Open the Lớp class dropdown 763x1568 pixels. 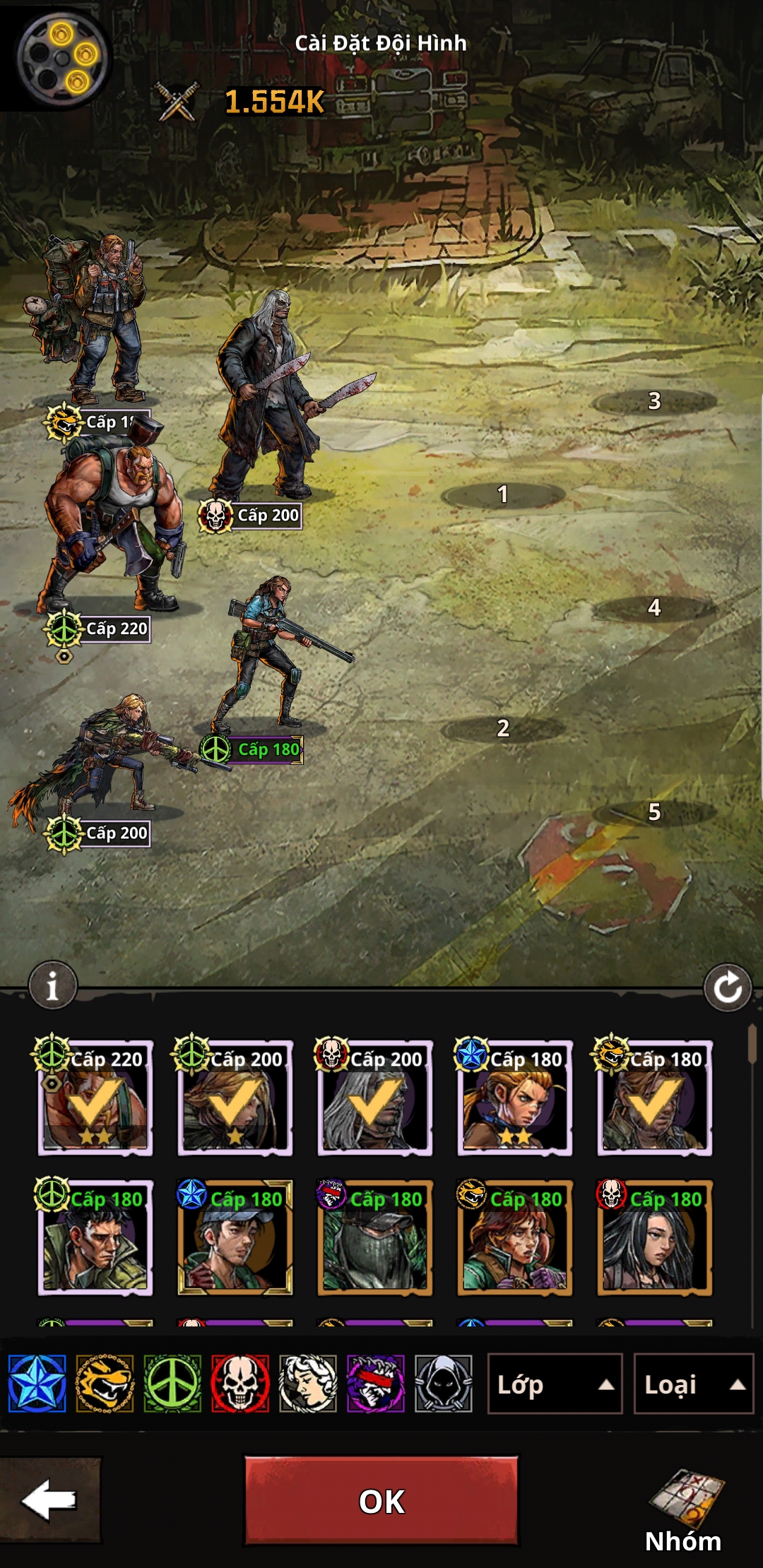pos(555,1384)
